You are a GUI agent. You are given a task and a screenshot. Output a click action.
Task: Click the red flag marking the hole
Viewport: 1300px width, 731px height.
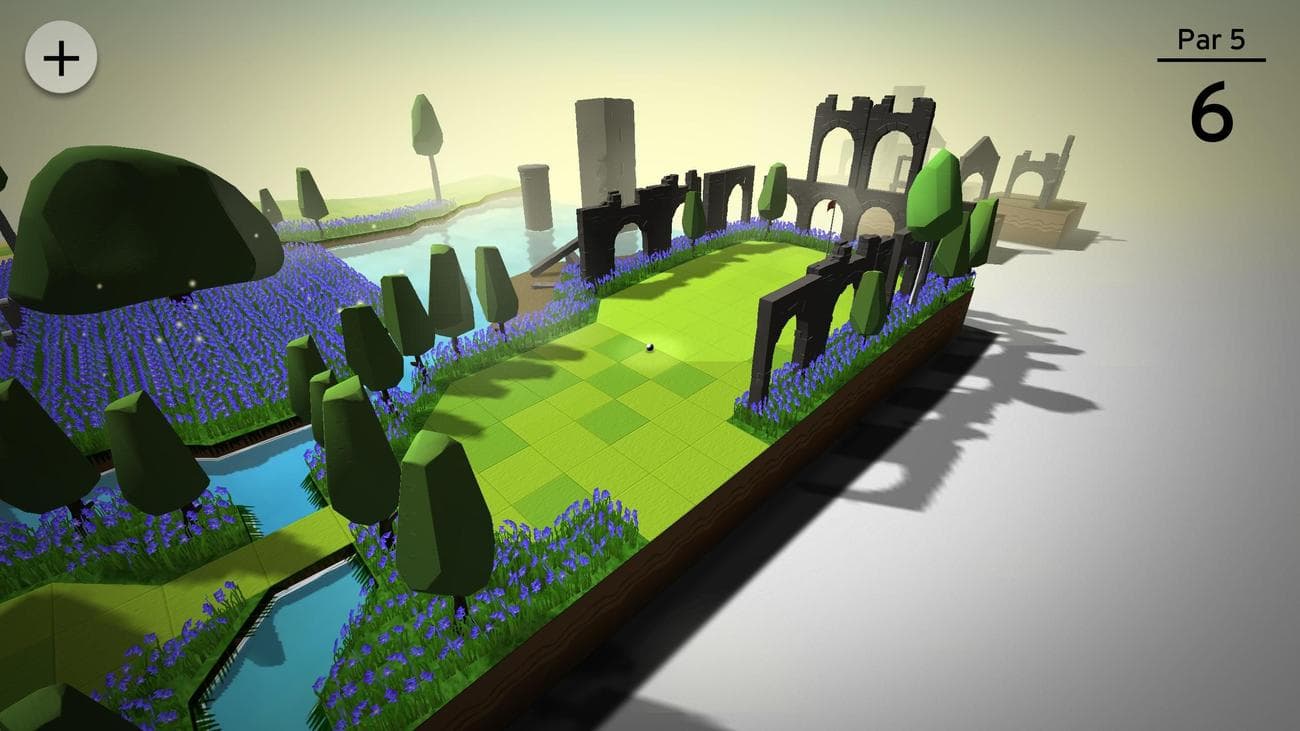click(x=830, y=207)
